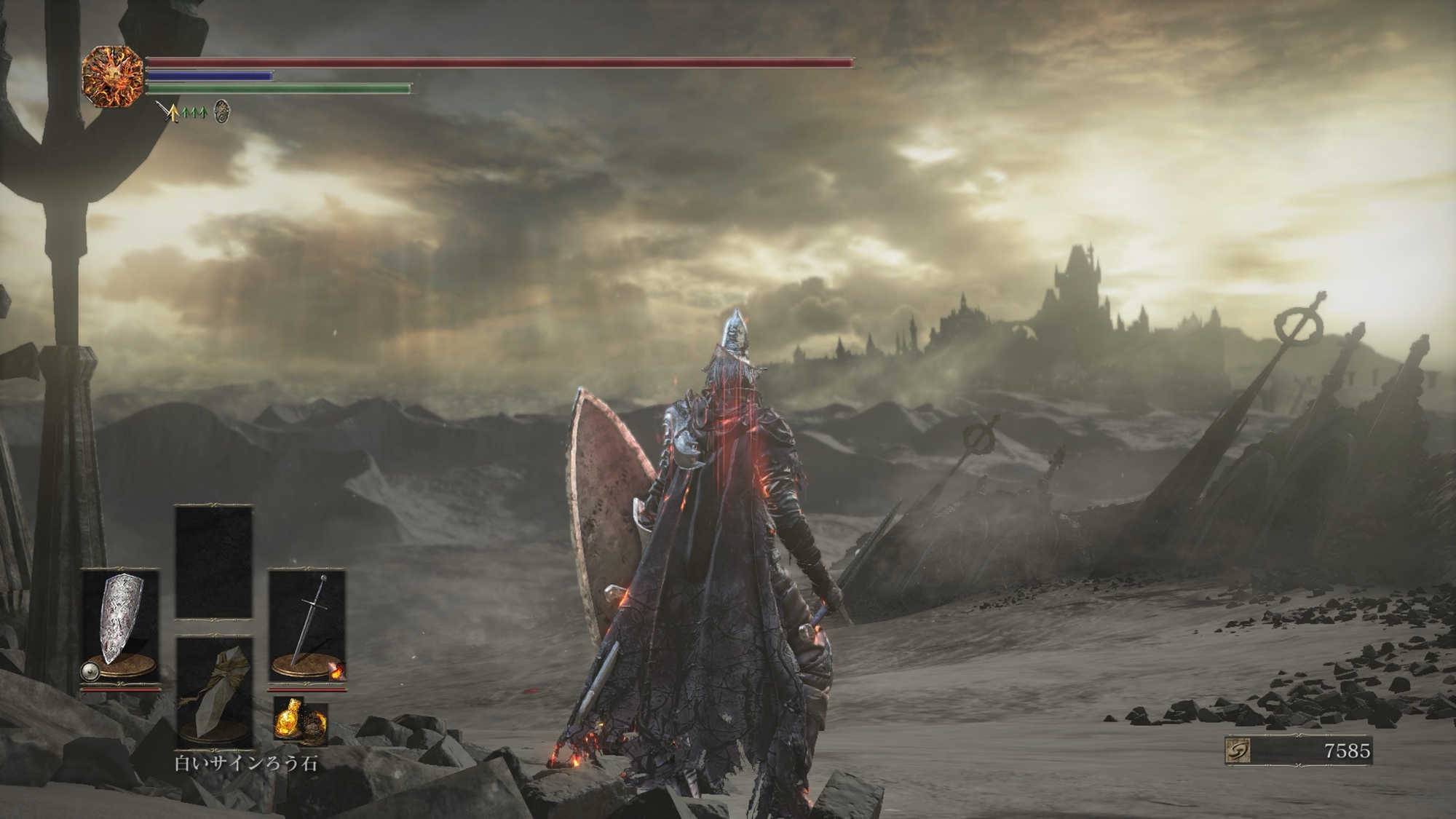Click the fiery ember emblem beside the health bar

[x=112, y=76]
